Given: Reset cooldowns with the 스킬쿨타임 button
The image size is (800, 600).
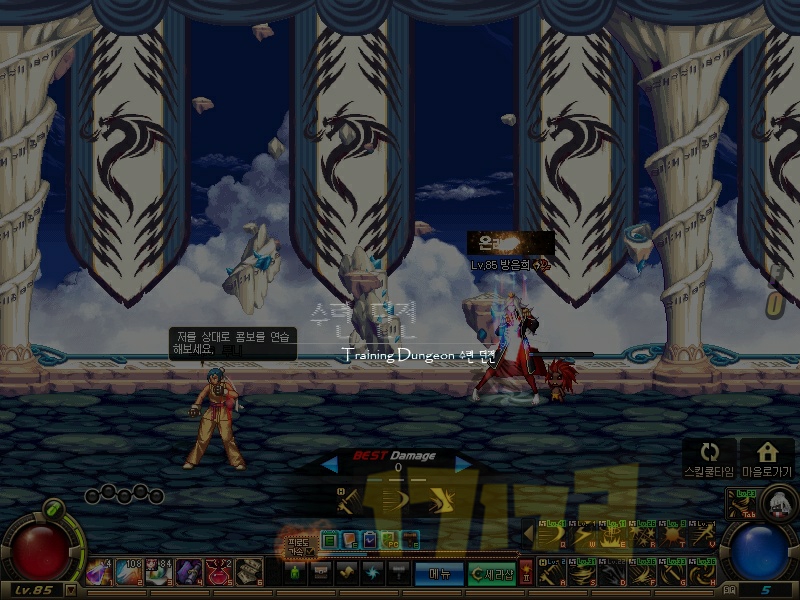Looking at the screenshot, I should coord(709,458).
